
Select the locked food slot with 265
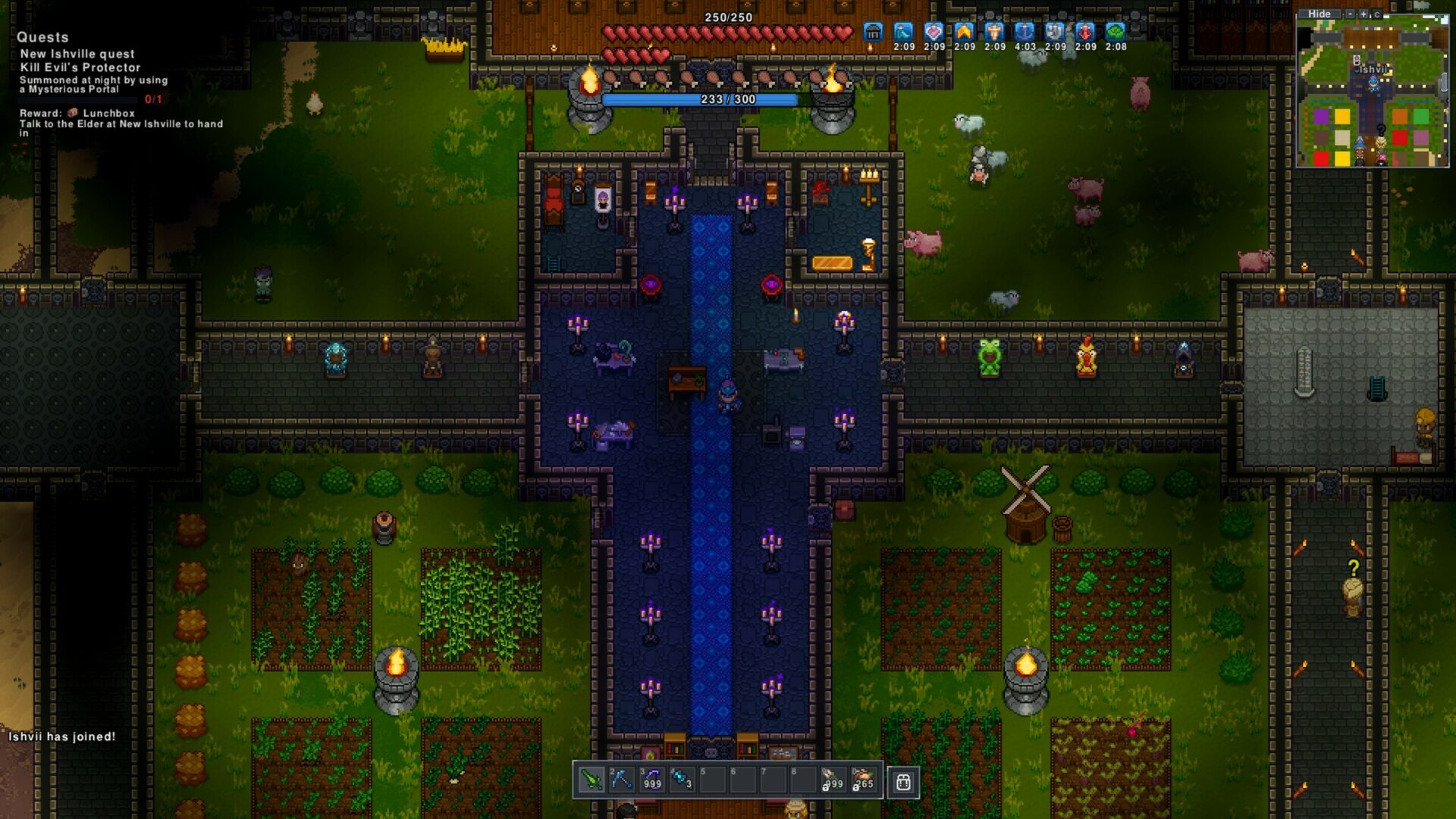[x=863, y=780]
